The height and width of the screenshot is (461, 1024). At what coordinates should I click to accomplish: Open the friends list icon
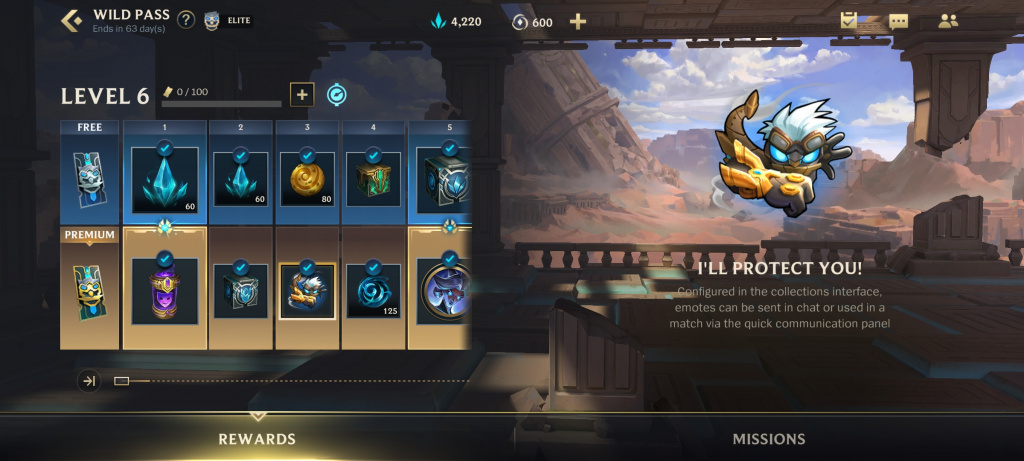click(947, 21)
